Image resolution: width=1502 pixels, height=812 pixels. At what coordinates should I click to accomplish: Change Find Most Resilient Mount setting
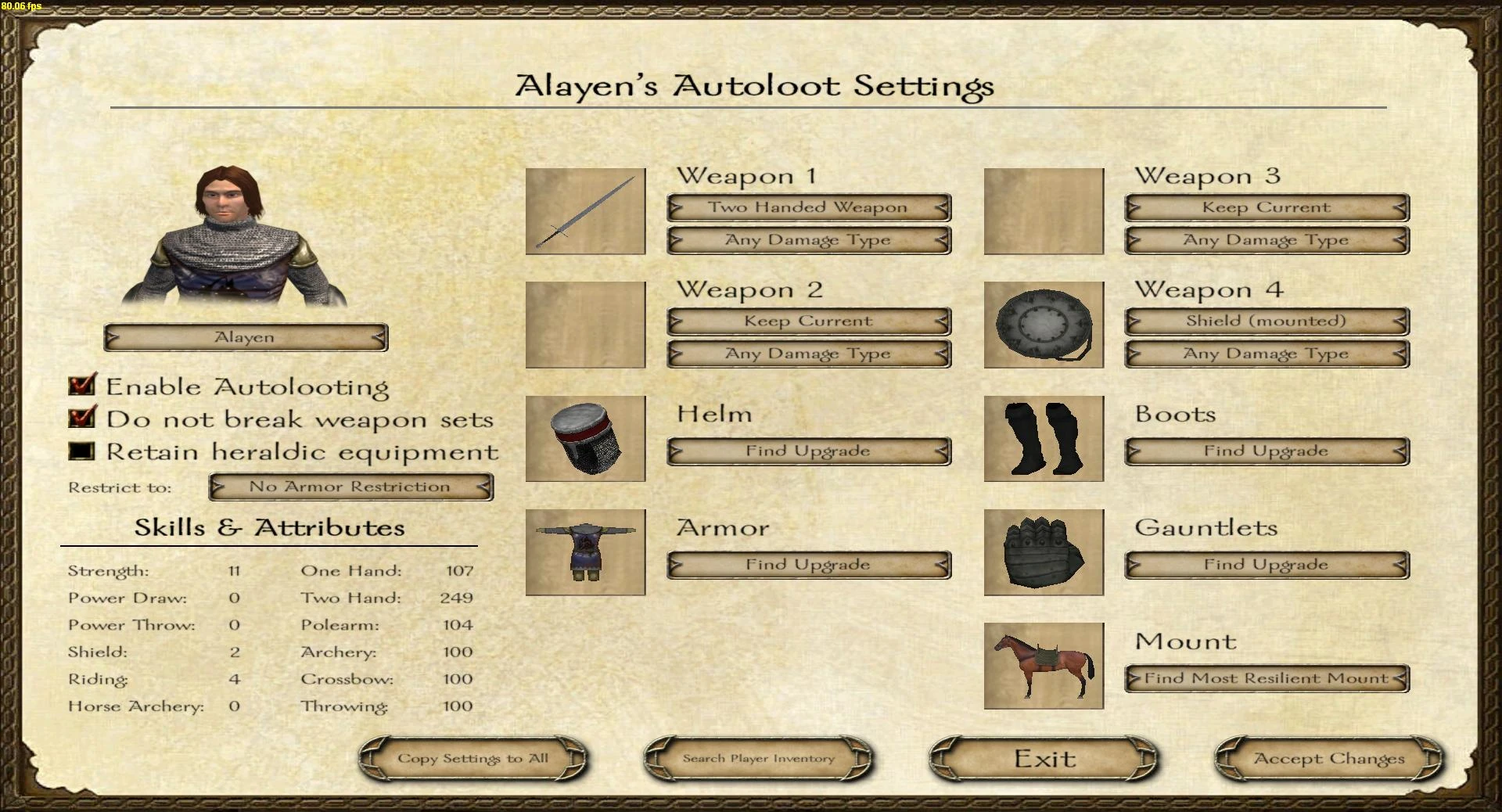click(1266, 677)
